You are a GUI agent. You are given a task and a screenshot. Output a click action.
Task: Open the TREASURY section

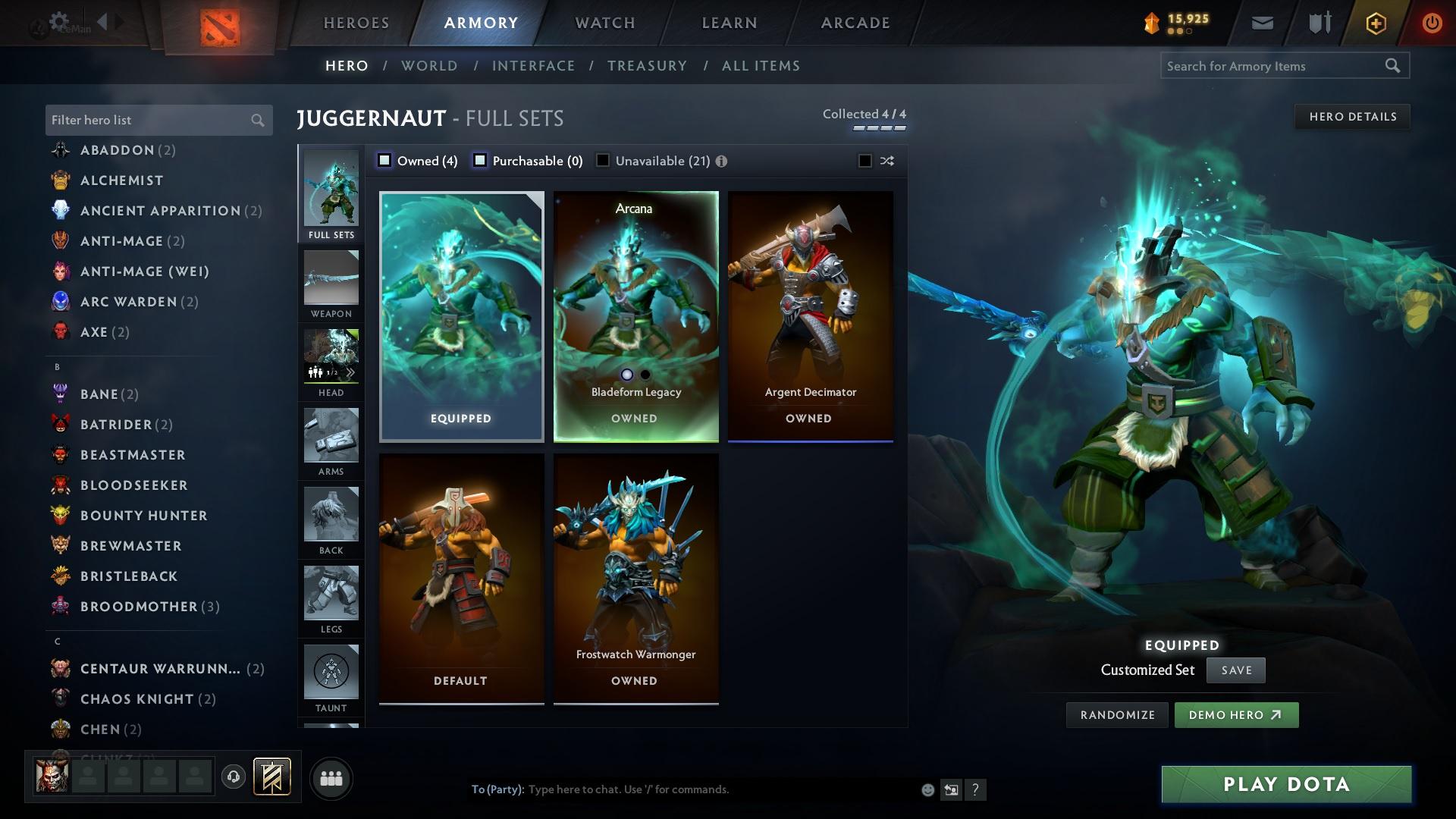[x=648, y=66]
